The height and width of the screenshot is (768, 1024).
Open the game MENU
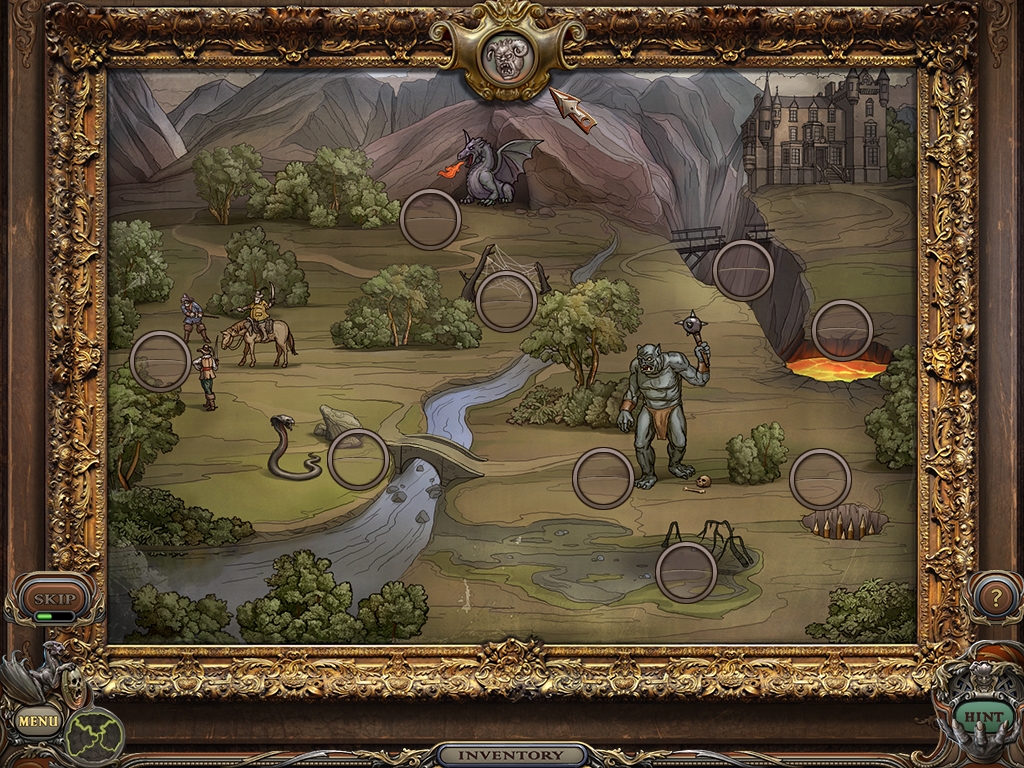point(38,719)
